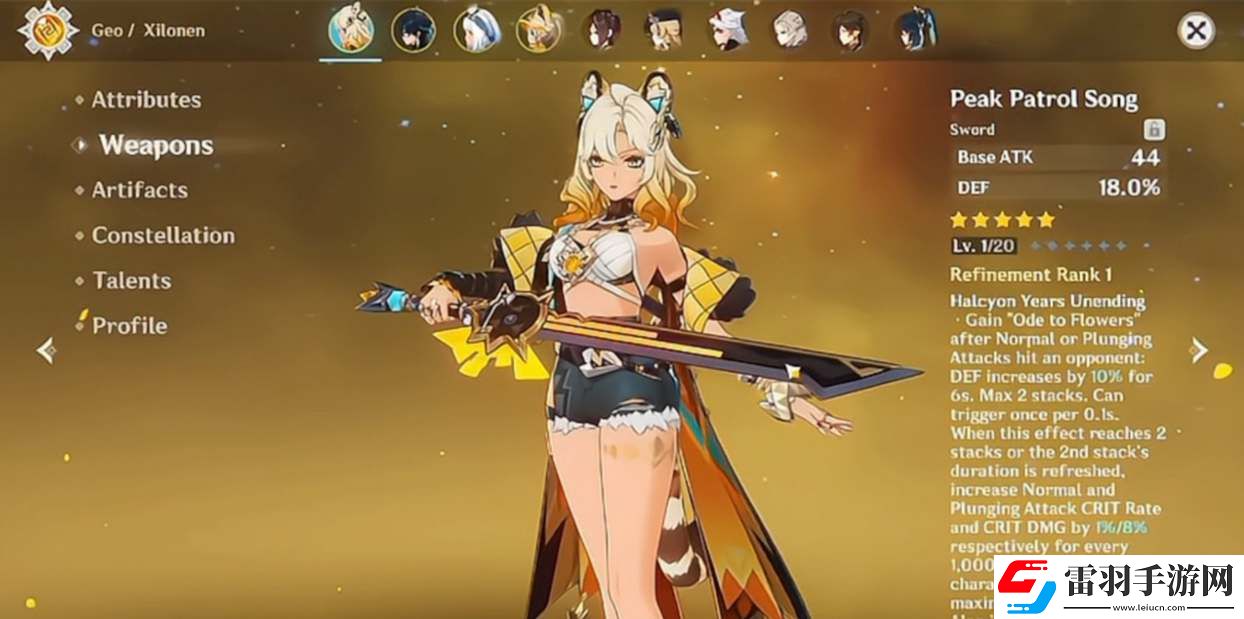View the character Profile
Screen dimensions: 1244x619
point(129,326)
